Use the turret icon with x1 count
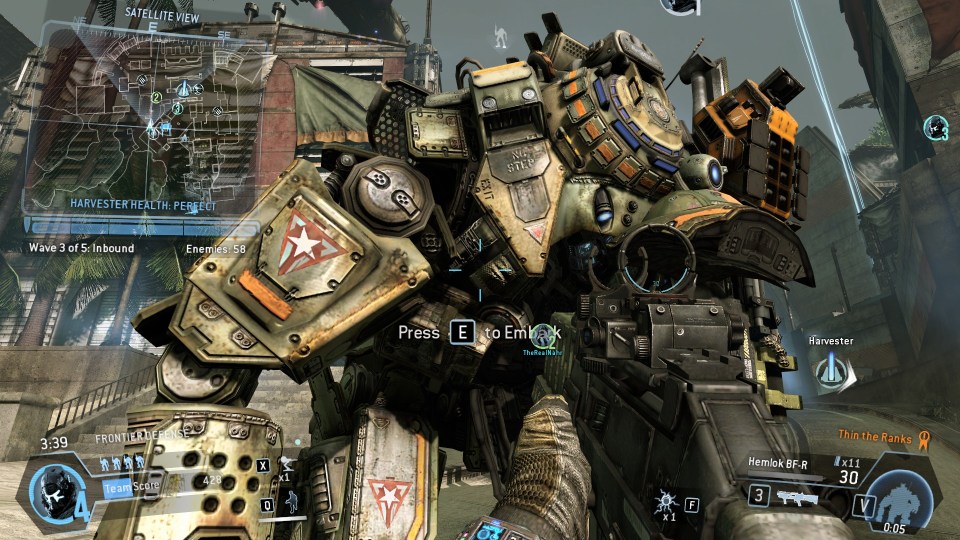The height and width of the screenshot is (540, 960). 286,463
